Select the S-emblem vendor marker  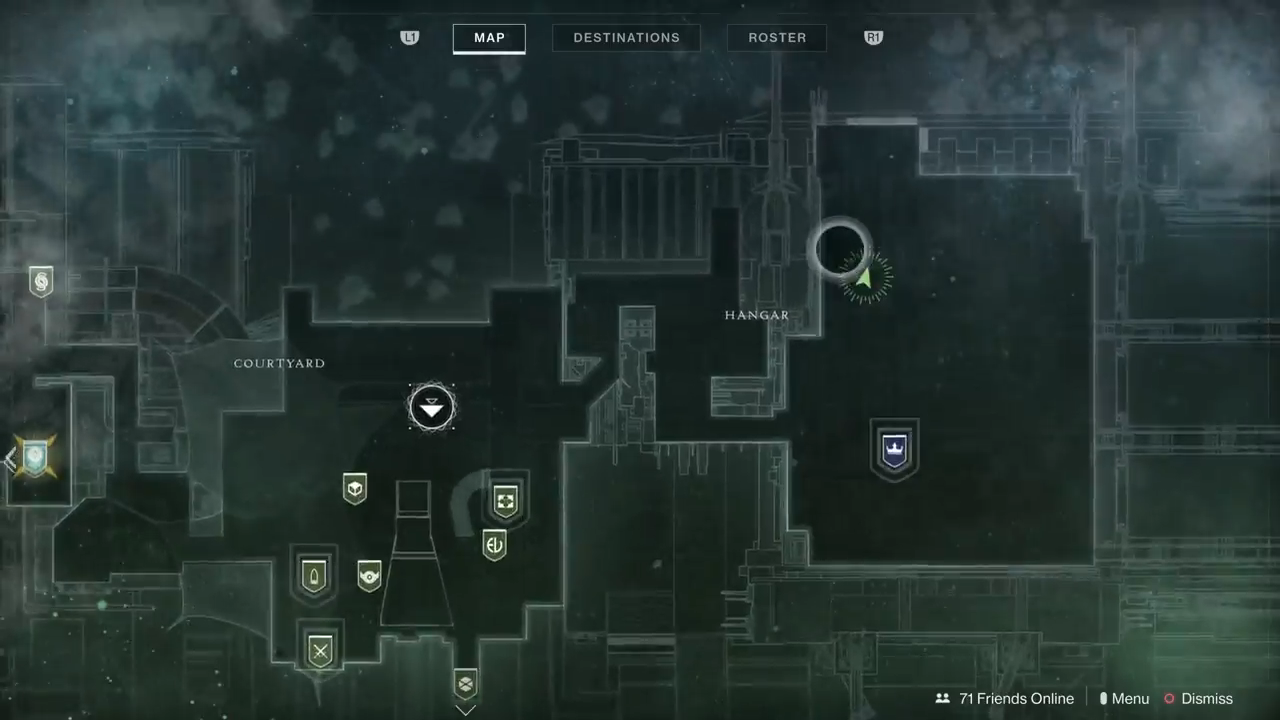coord(41,282)
